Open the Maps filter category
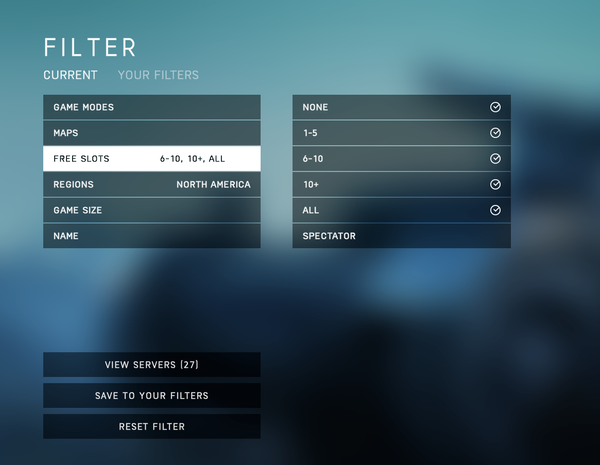 (151, 133)
